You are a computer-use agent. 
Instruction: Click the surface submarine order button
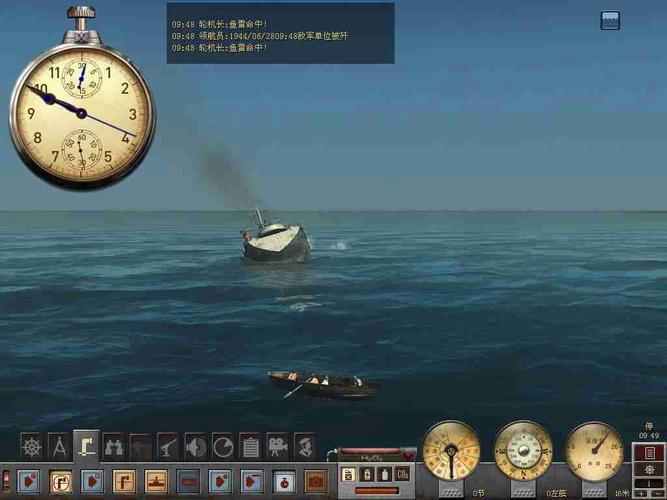tap(158, 480)
